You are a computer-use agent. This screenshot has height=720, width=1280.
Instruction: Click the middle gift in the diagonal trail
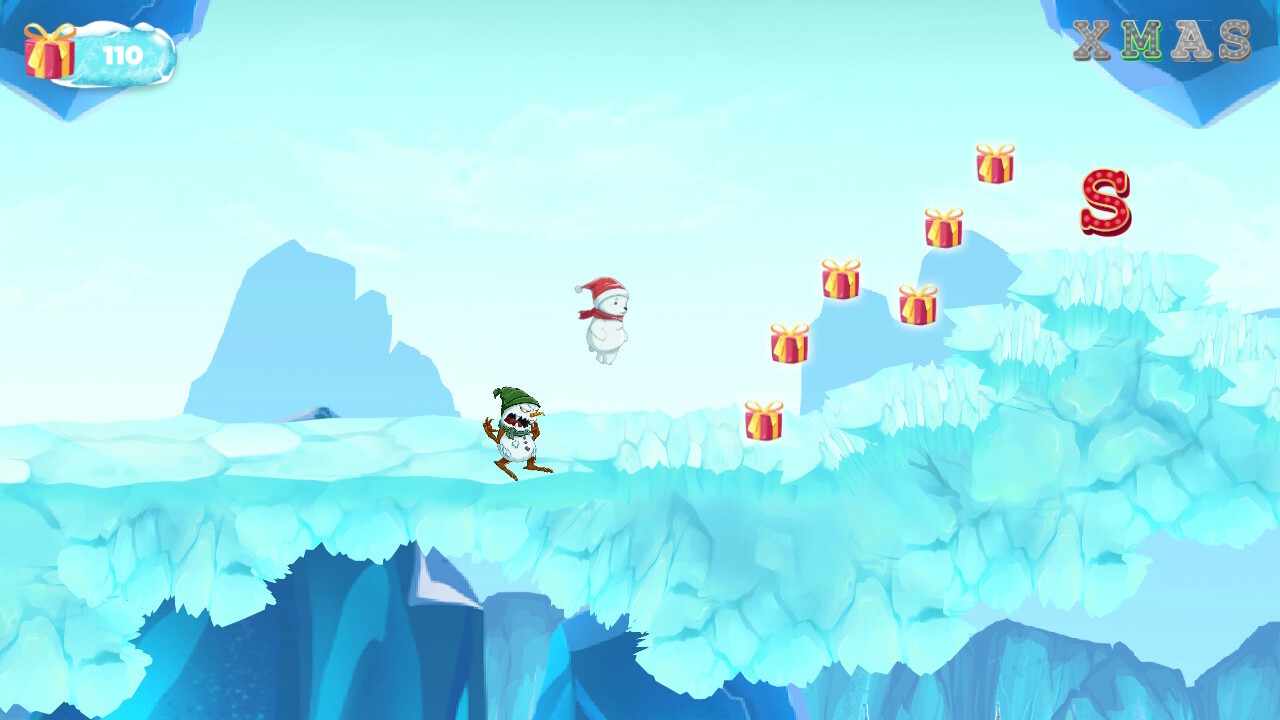[x=840, y=280]
